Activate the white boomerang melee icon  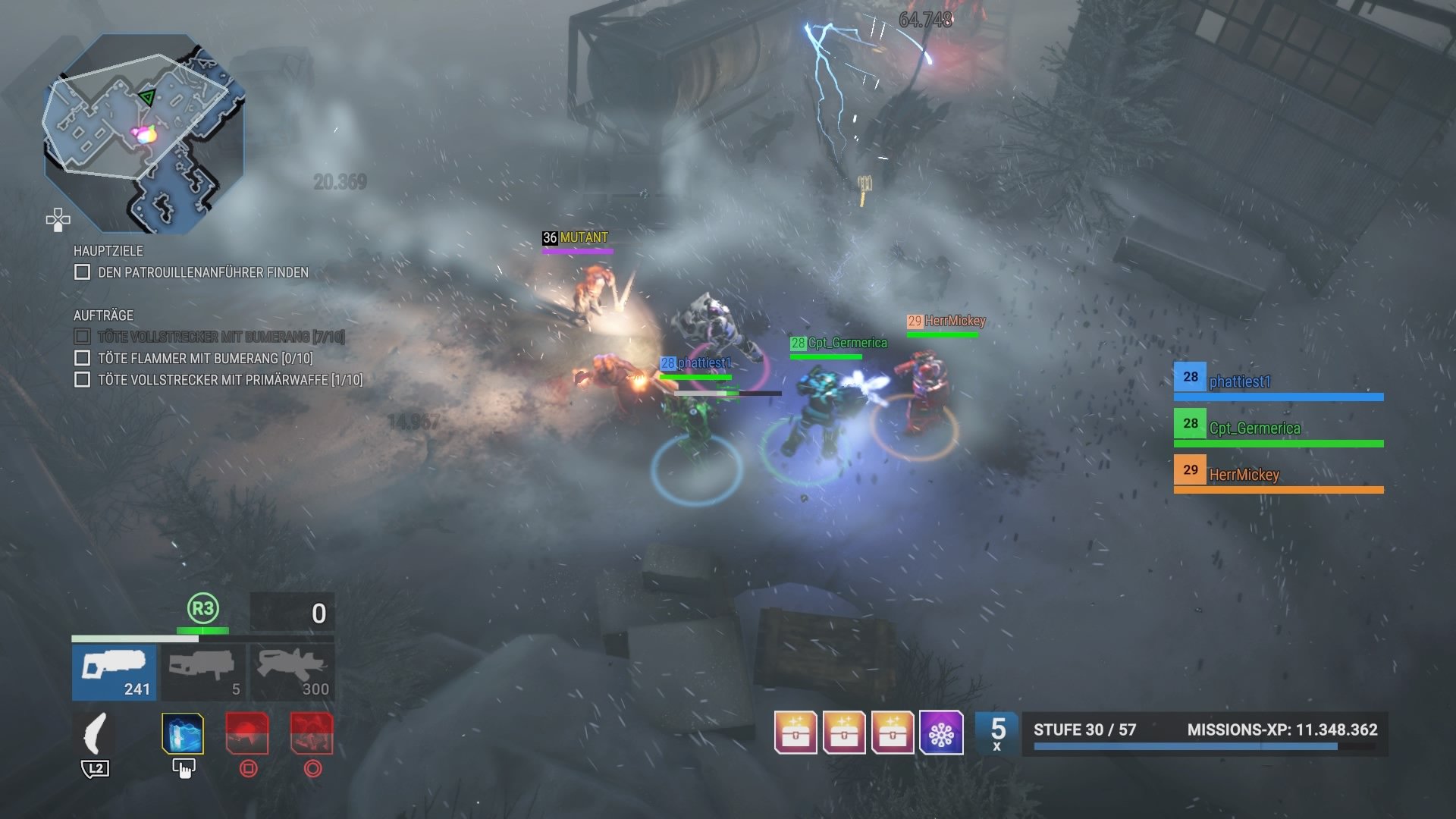96,734
